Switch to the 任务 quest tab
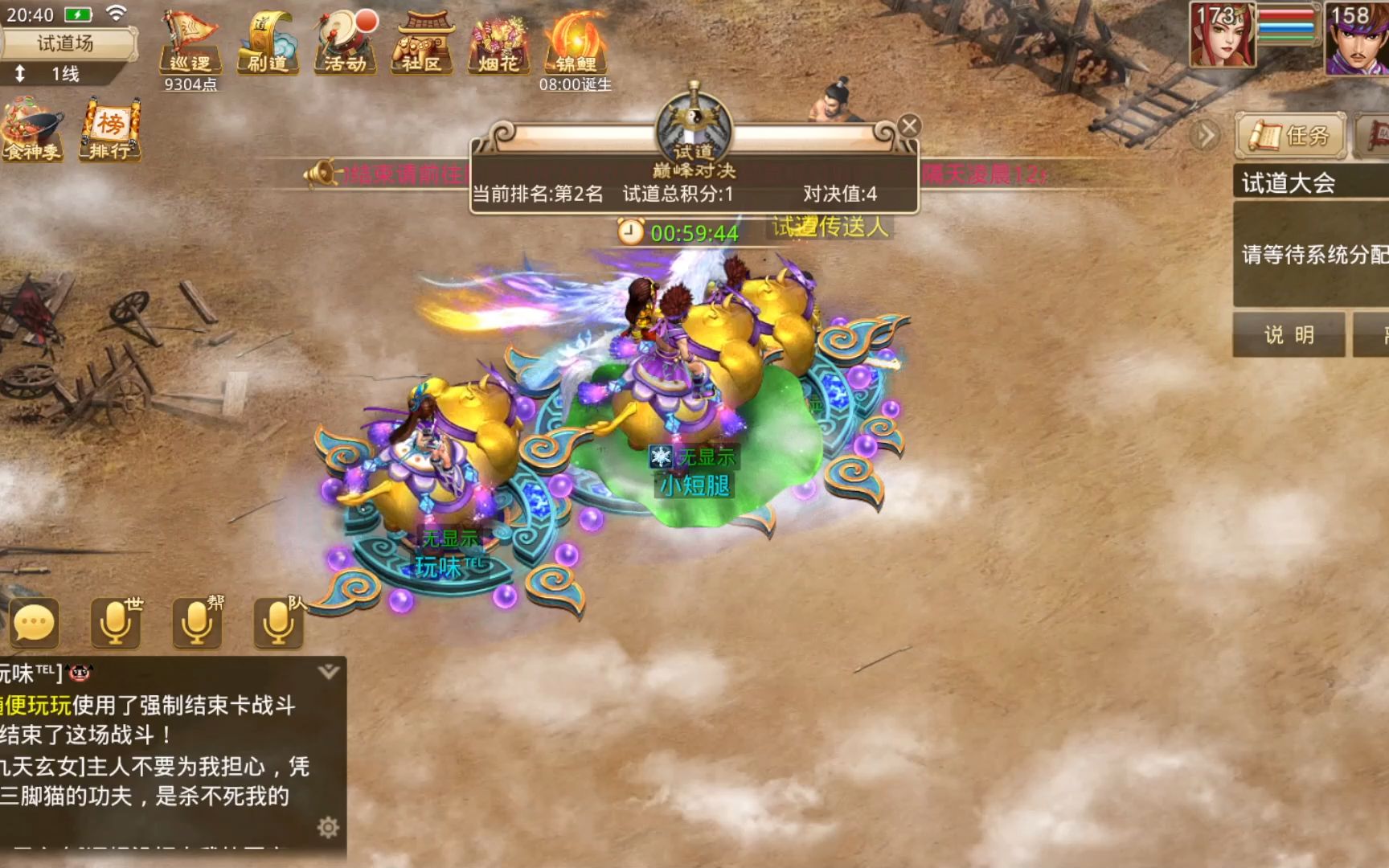Screen dimensions: 1389x868 [1291, 136]
